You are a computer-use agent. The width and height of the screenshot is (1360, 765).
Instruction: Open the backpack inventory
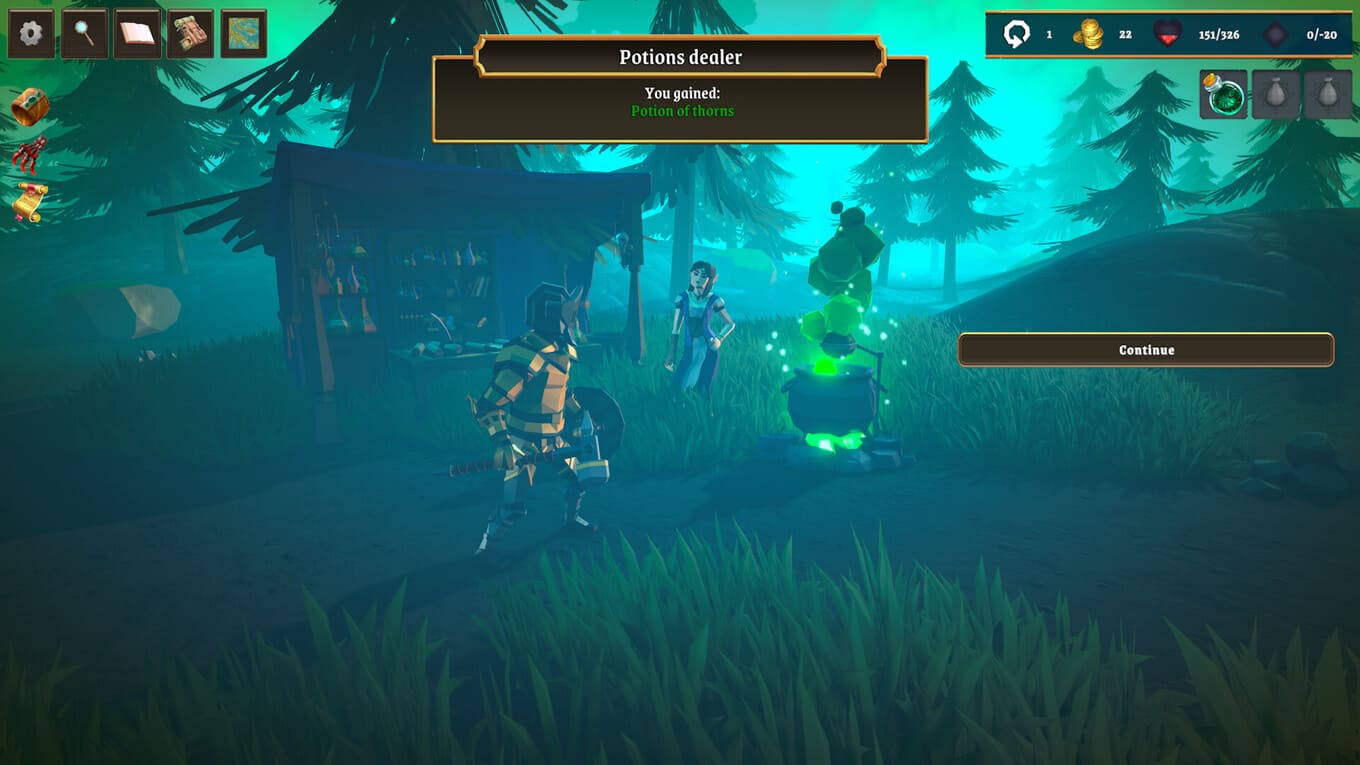pyautogui.click(x=190, y=34)
